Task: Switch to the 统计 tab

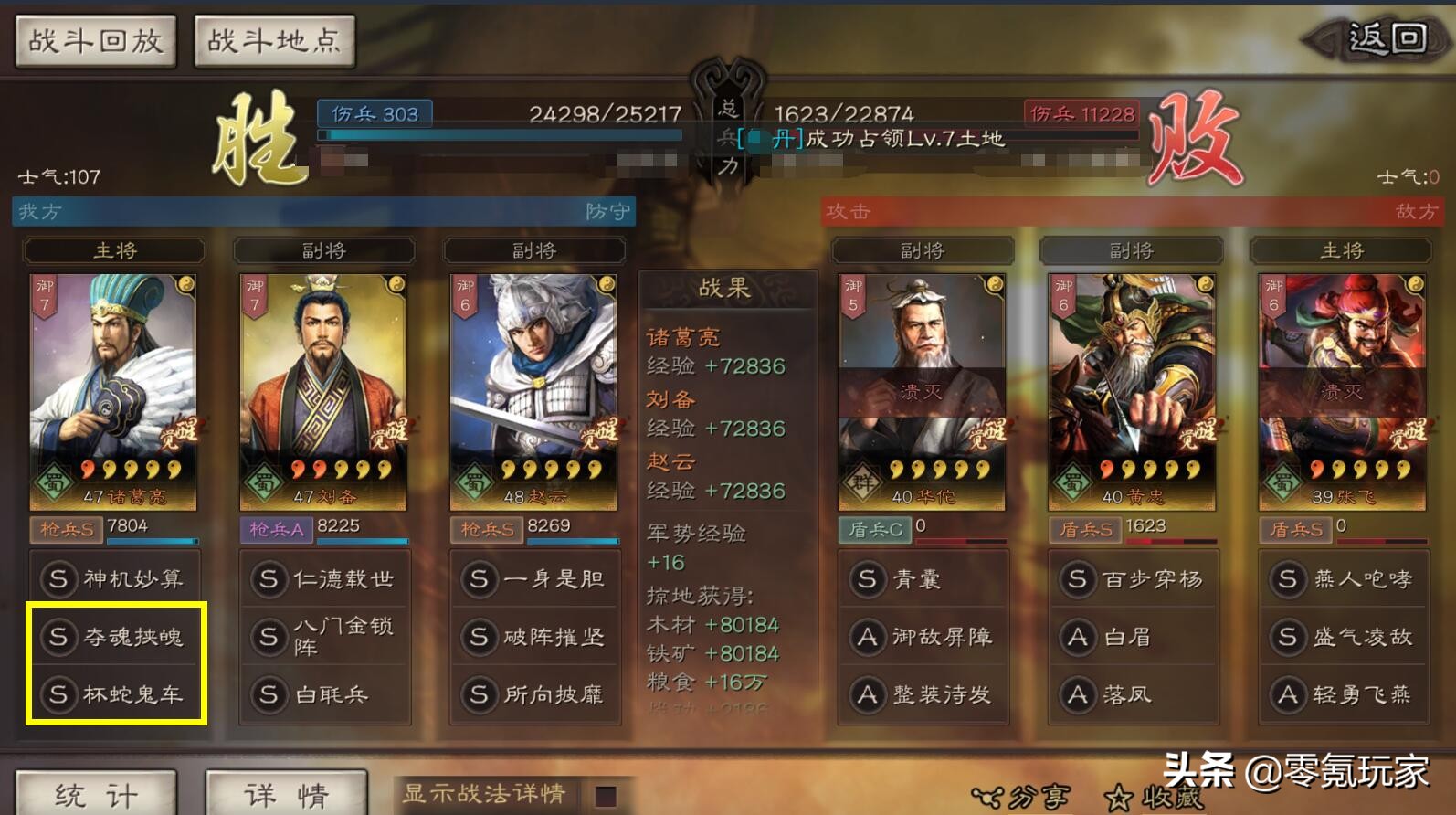Action: pyautogui.click(x=94, y=793)
